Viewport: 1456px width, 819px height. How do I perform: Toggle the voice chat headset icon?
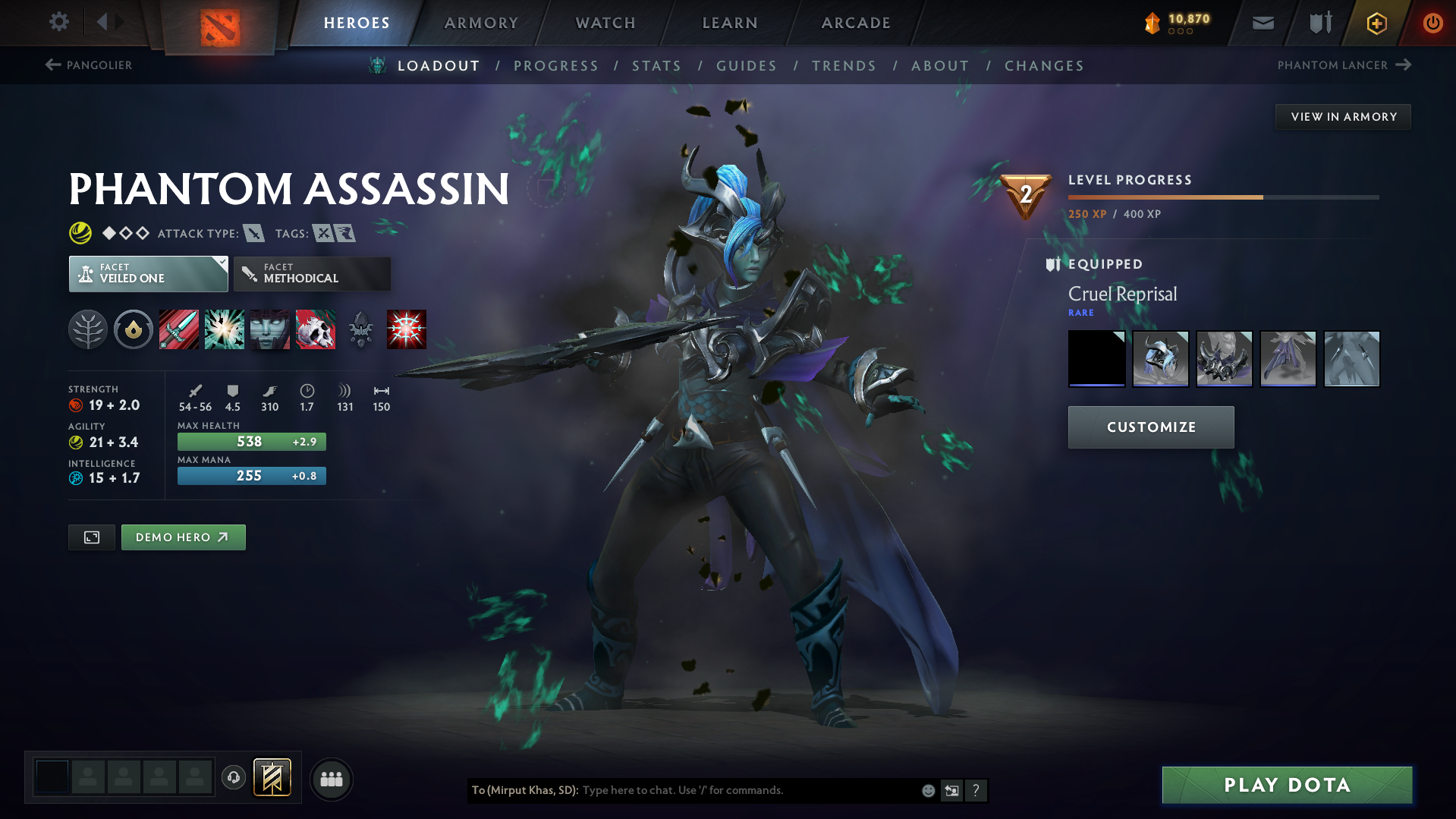click(x=233, y=778)
